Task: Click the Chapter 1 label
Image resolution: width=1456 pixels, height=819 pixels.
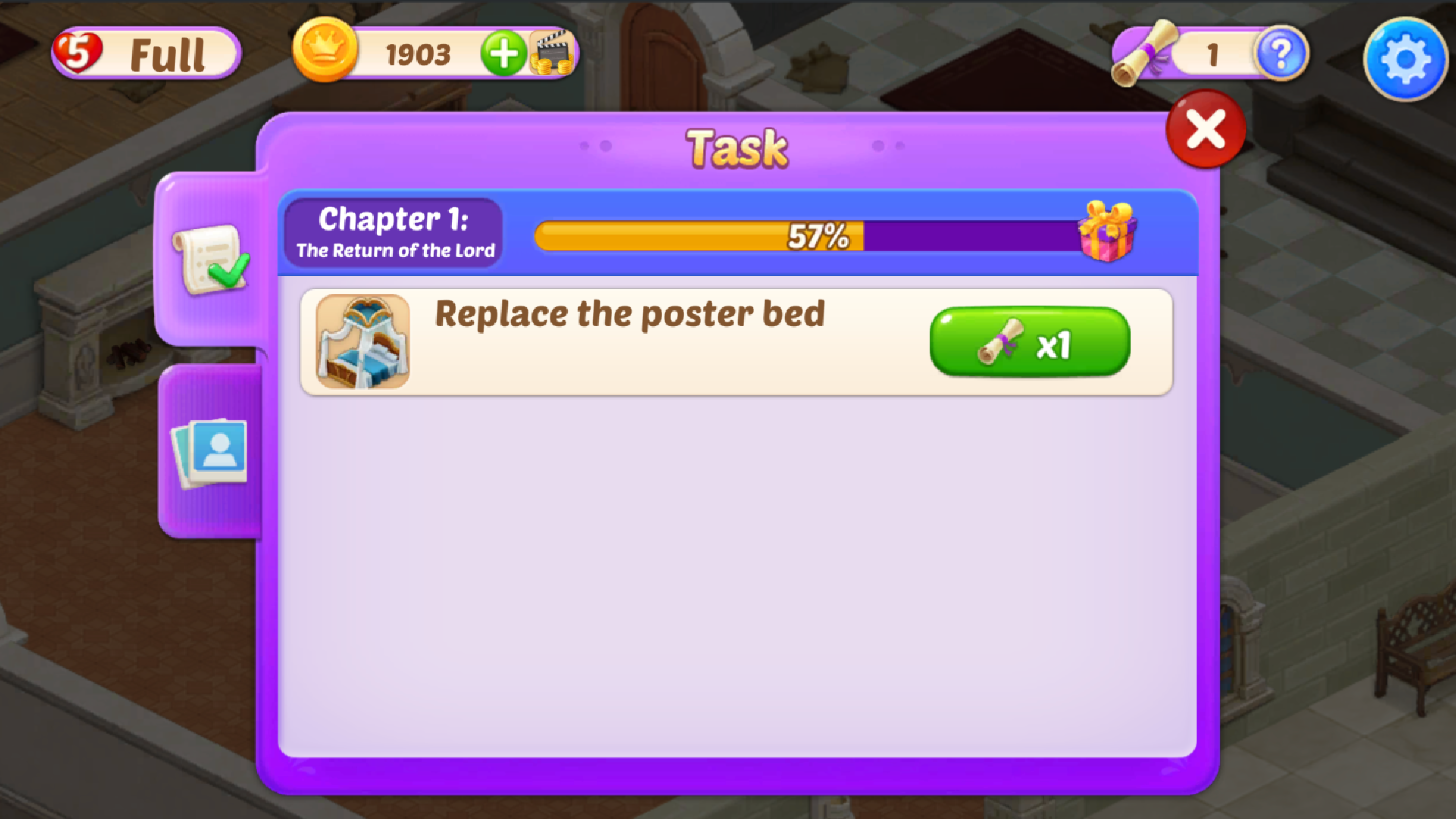Action: (x=394, y=220)
